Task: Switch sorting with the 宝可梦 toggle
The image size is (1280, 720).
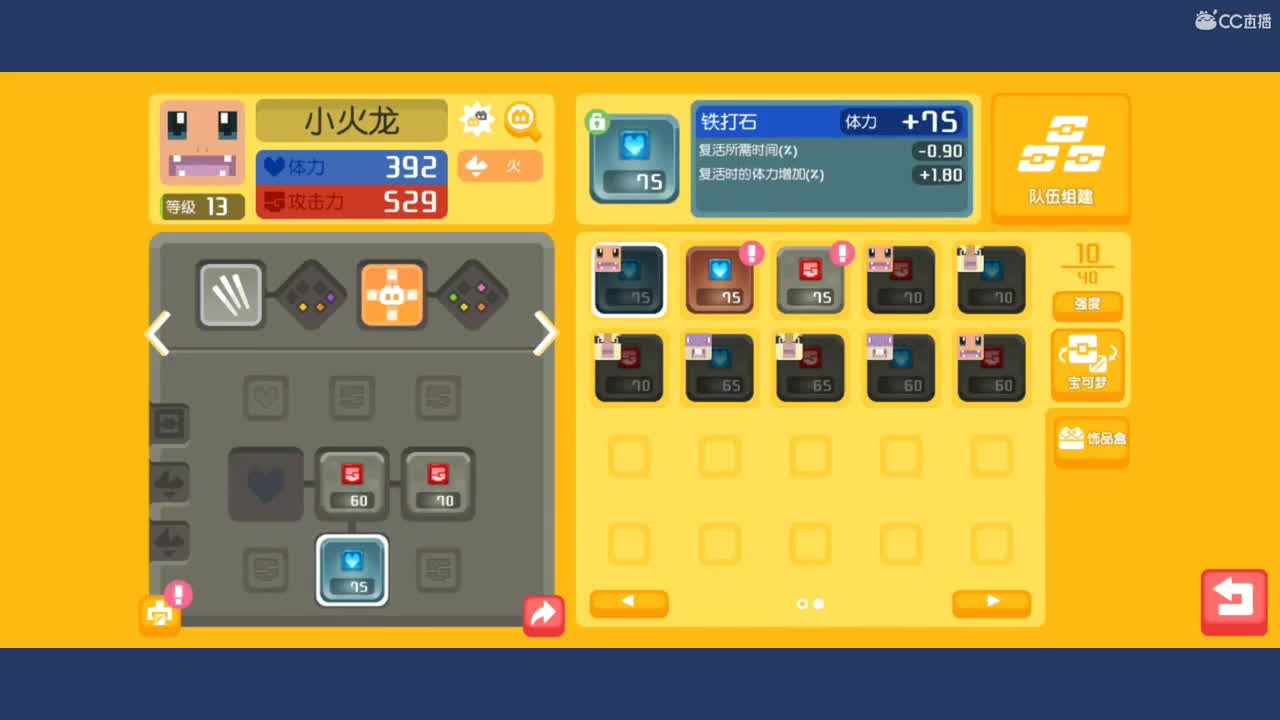Action: (1088, 365)
